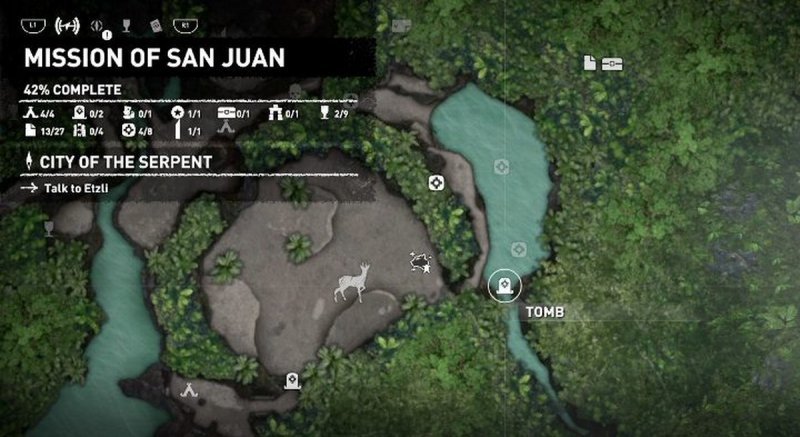Switch to the tilted card tab in the top bar
This screenshot has height=437, width=800.
tap(154, 22)
